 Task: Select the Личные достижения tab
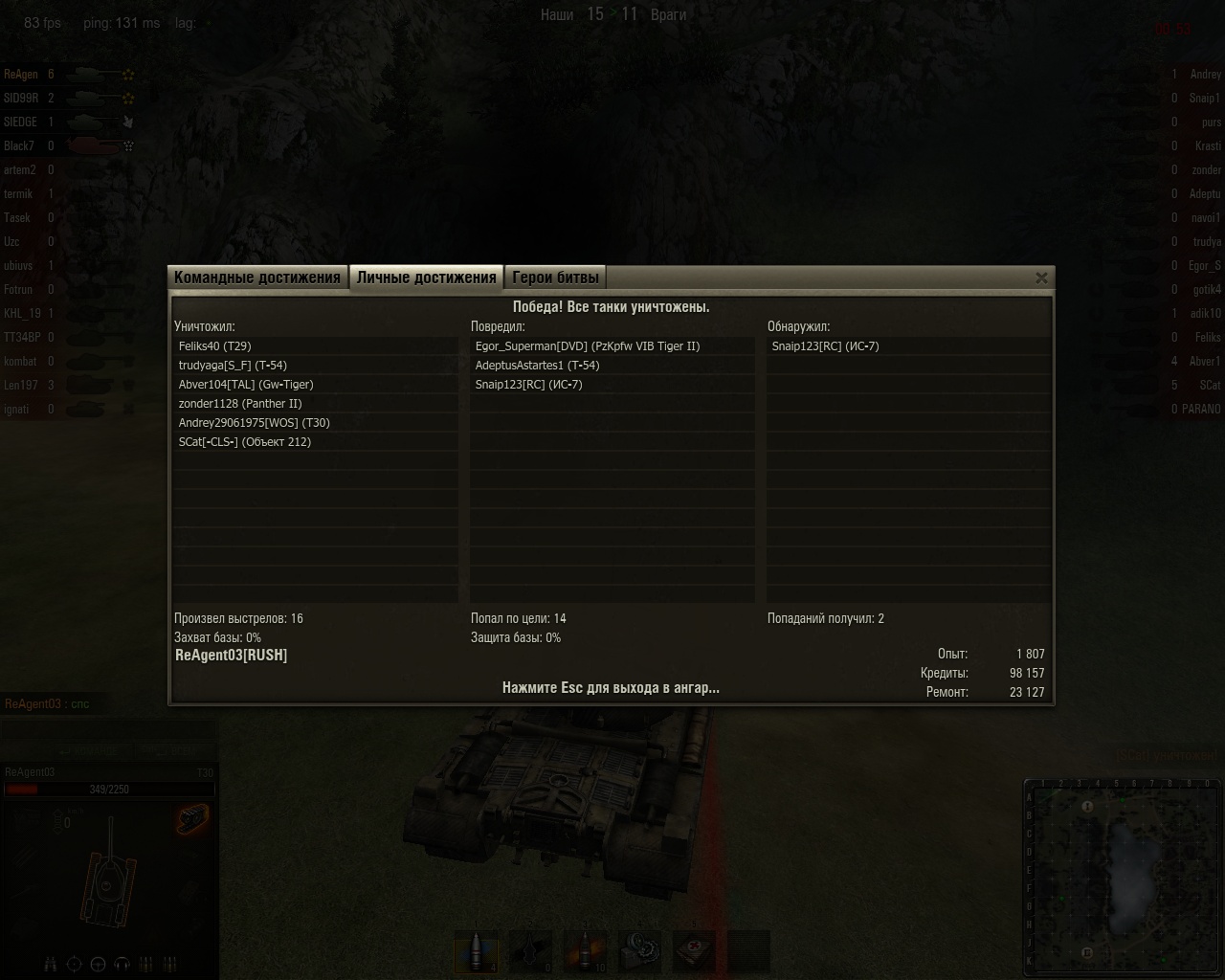tap(426, 278)
